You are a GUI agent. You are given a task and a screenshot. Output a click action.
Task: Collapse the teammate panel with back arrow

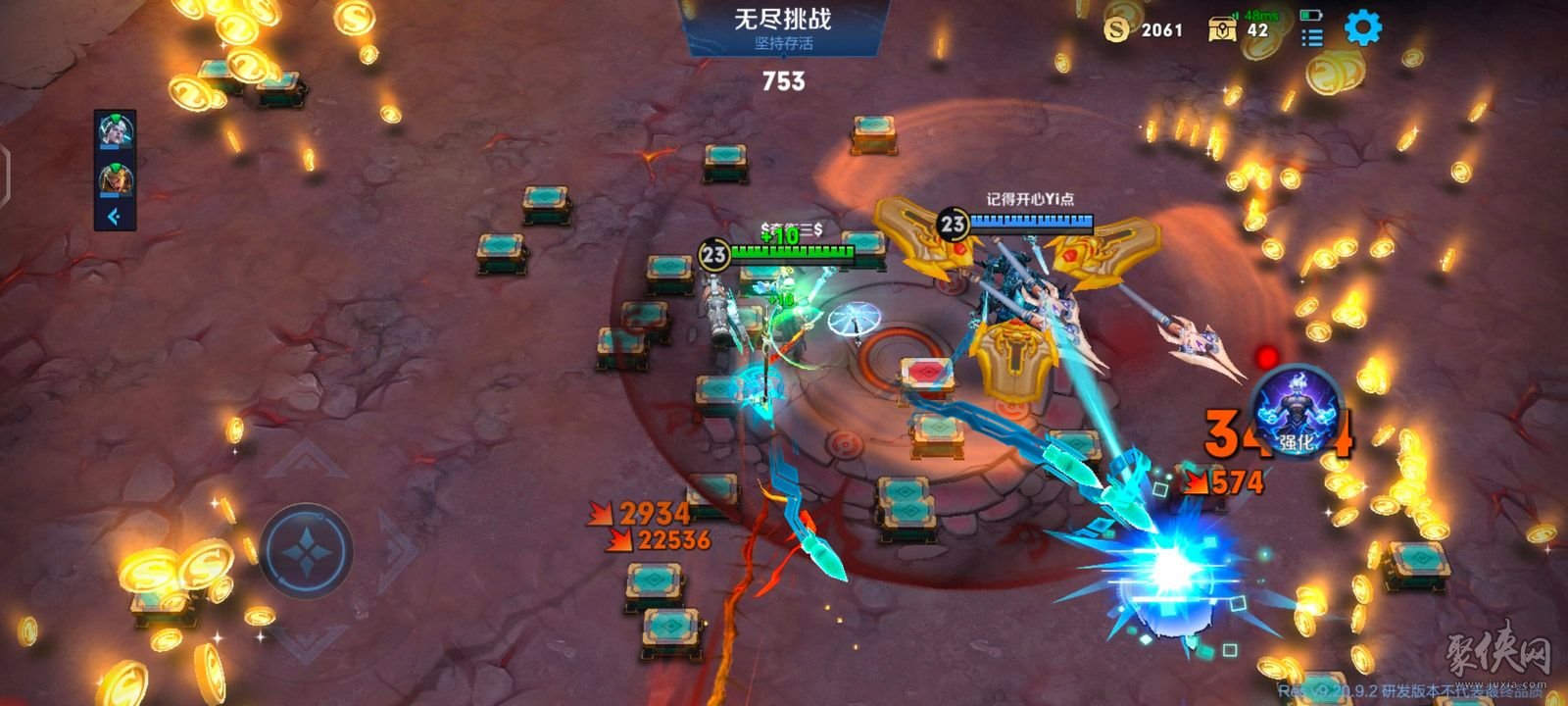click(115, 216)
